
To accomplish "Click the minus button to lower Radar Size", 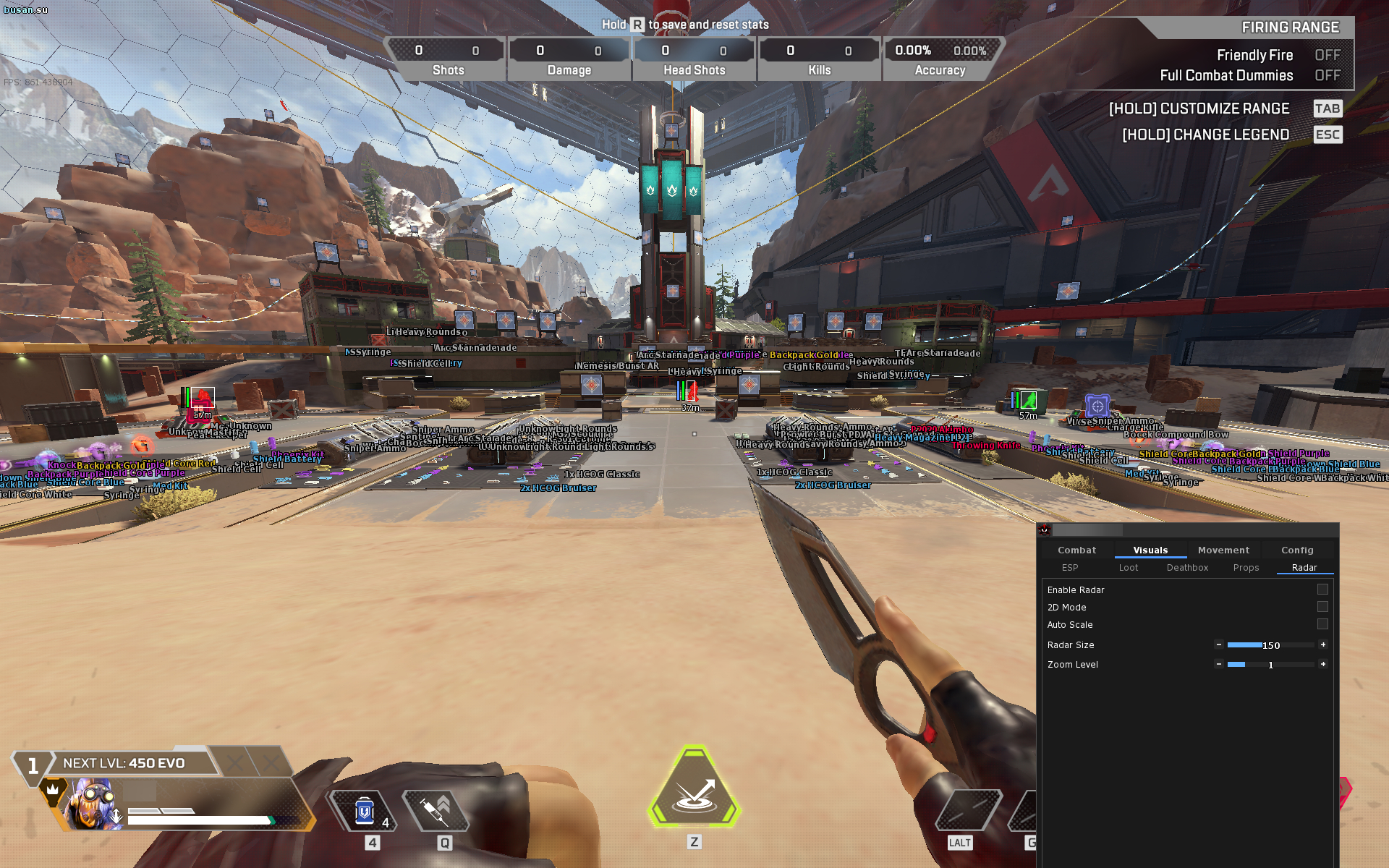I will click(x=1218, y=644).
